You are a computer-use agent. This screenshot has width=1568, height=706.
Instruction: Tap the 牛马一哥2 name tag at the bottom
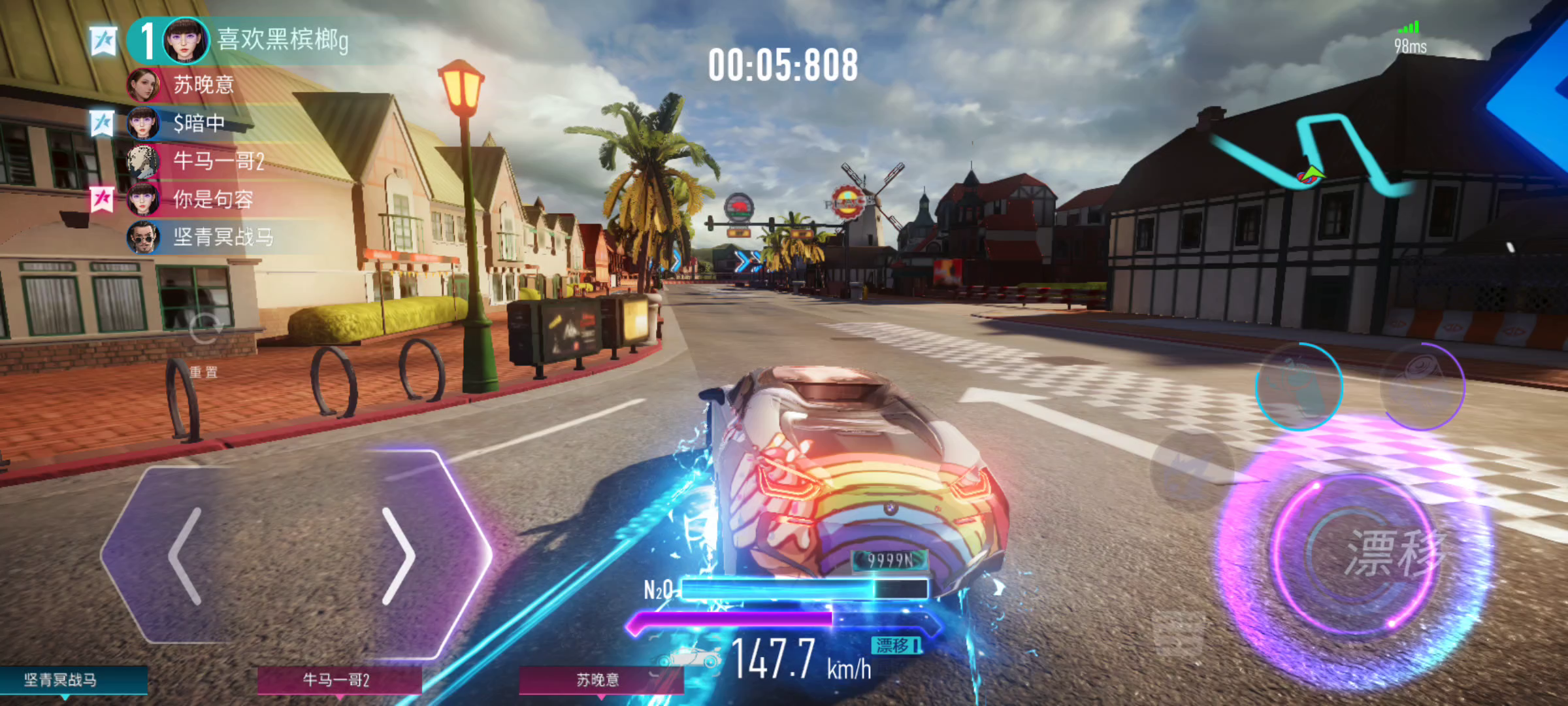[336, 680]
